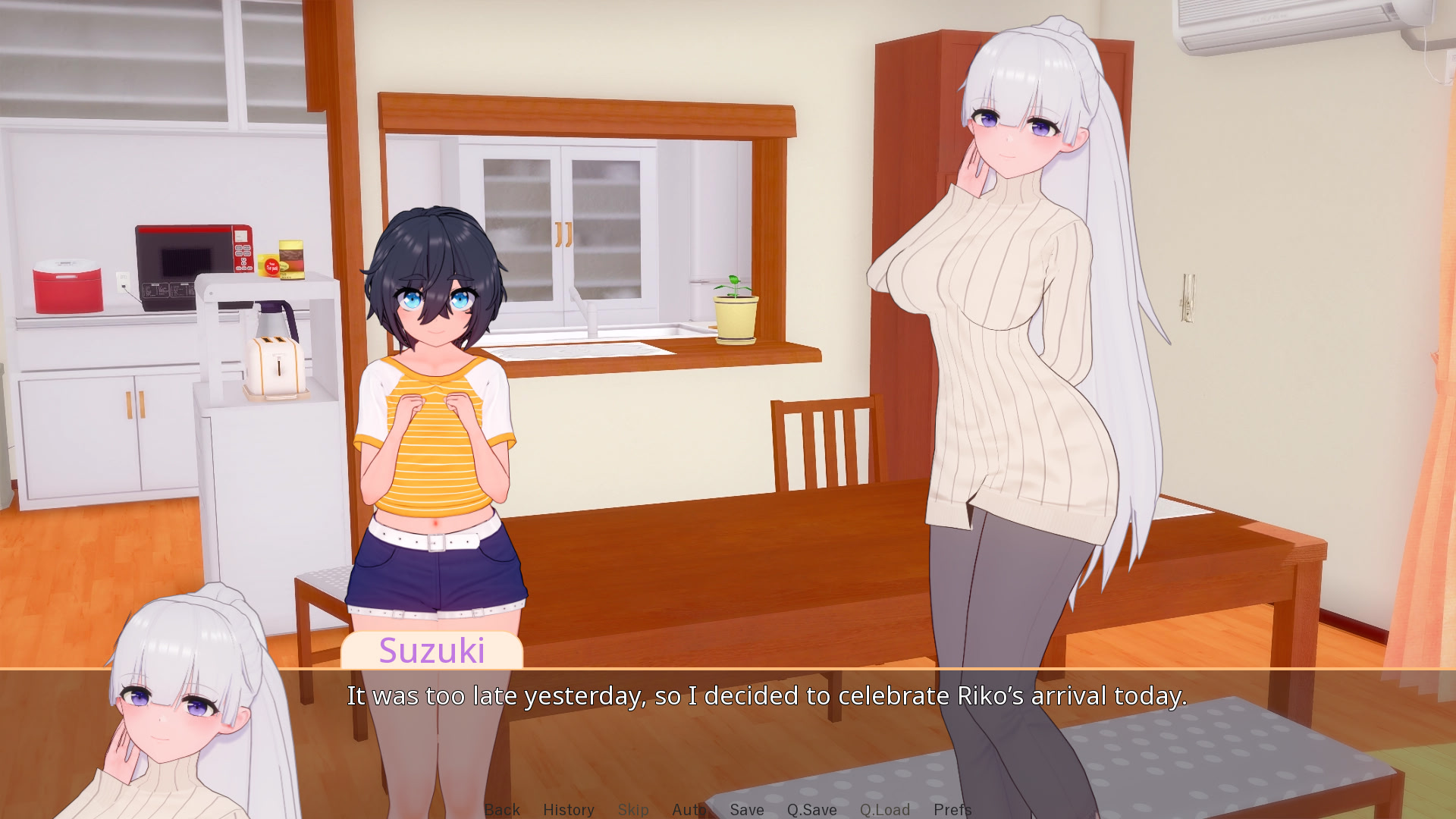Image resolution: width=1456 pixels, height=819 pixels.
Task: Toggle Auto text advance mode
Action: tap(688, 809)
